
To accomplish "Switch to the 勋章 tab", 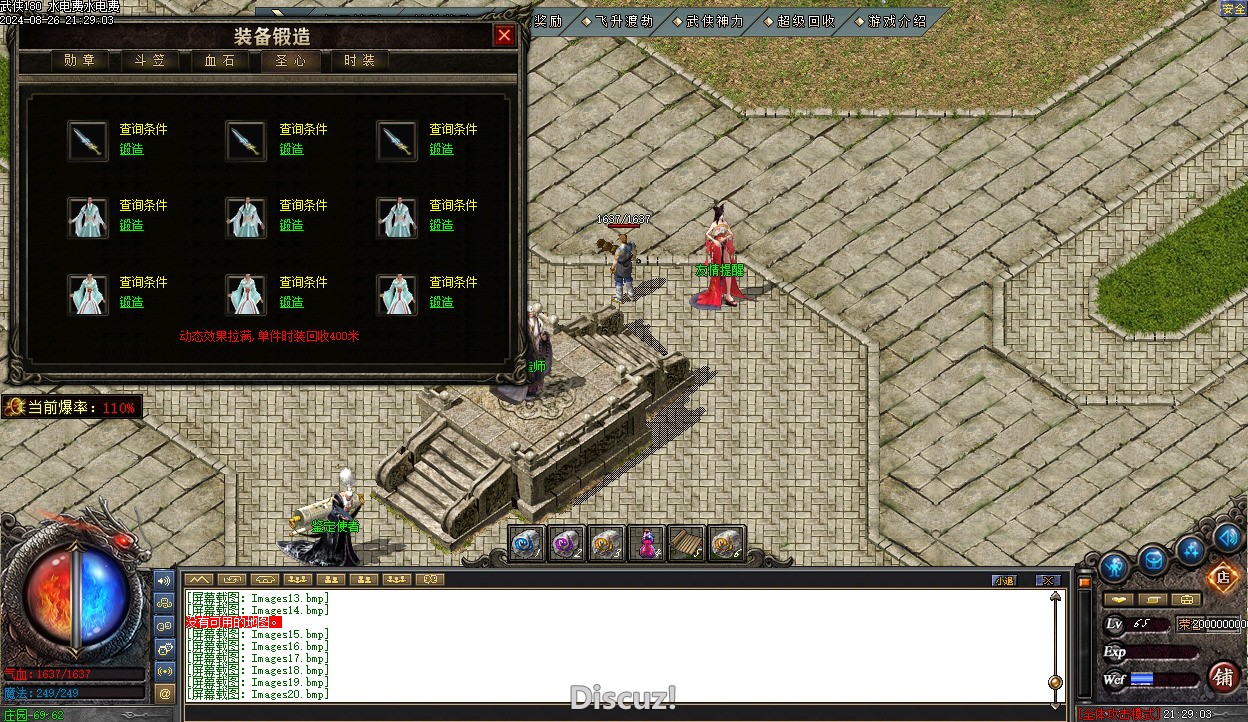I will 79,61.
